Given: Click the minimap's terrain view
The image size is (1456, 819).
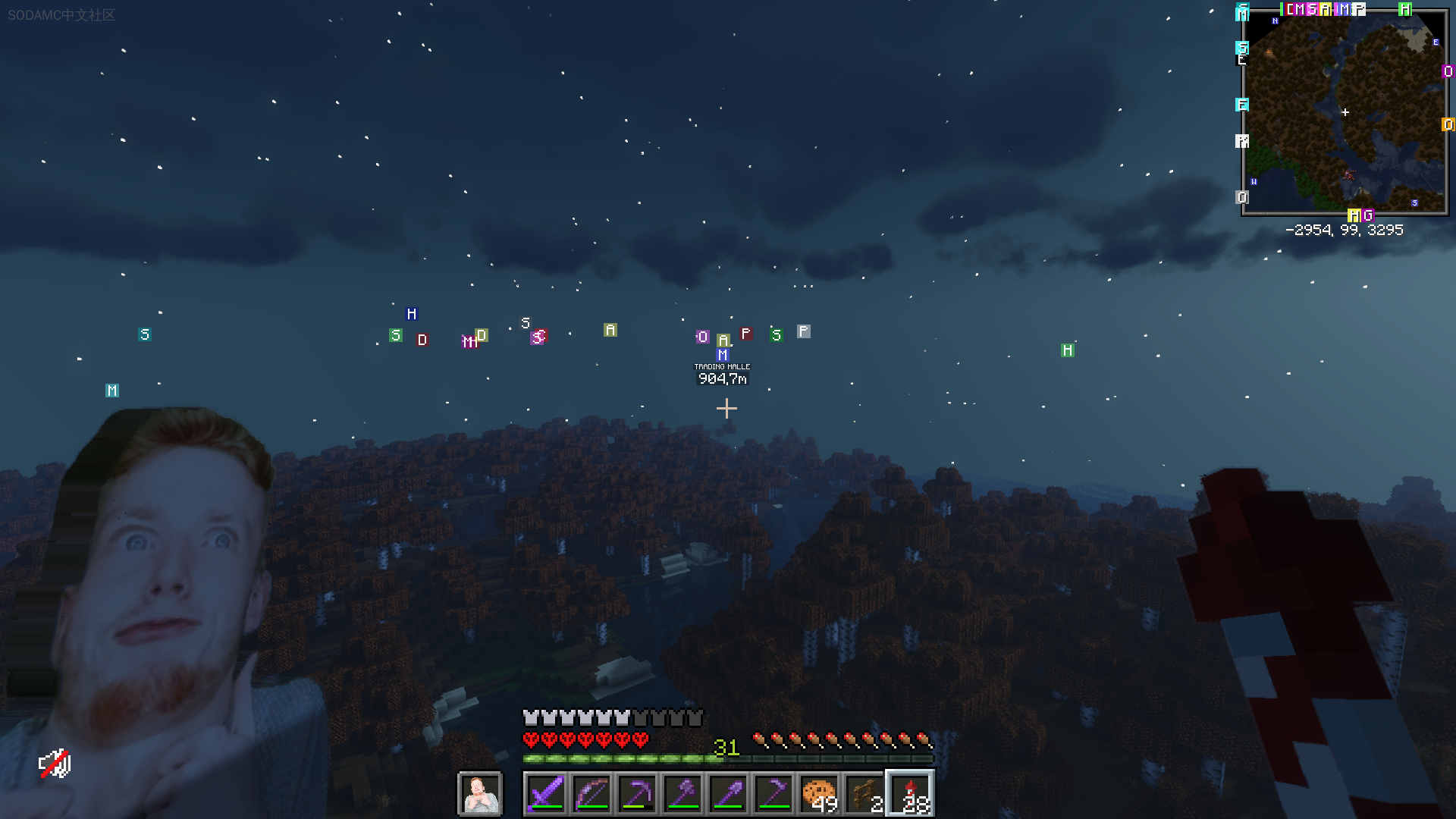Looking at the screenshot, I should pos(1345,112).
